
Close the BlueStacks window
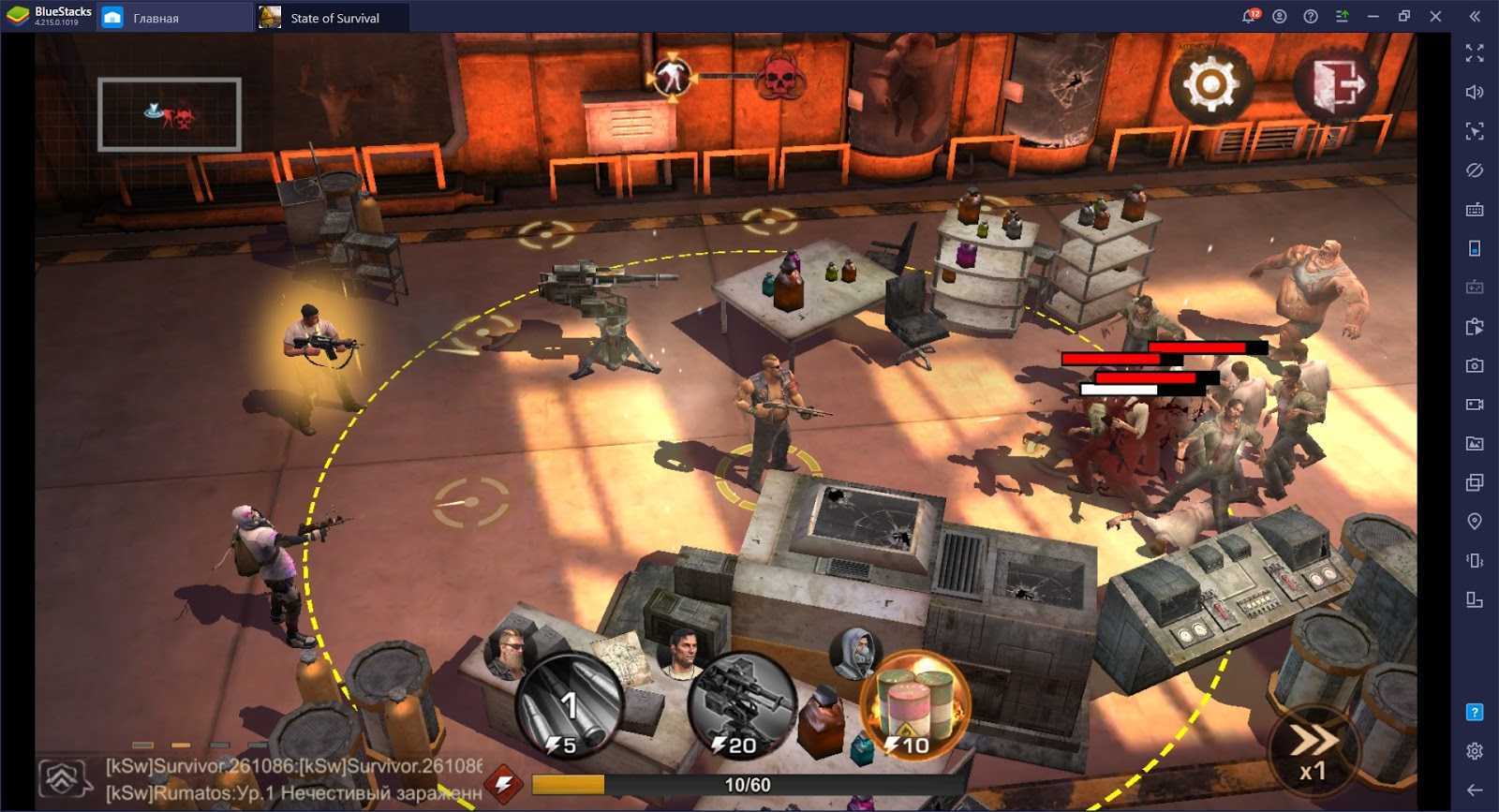[1435, 16]
